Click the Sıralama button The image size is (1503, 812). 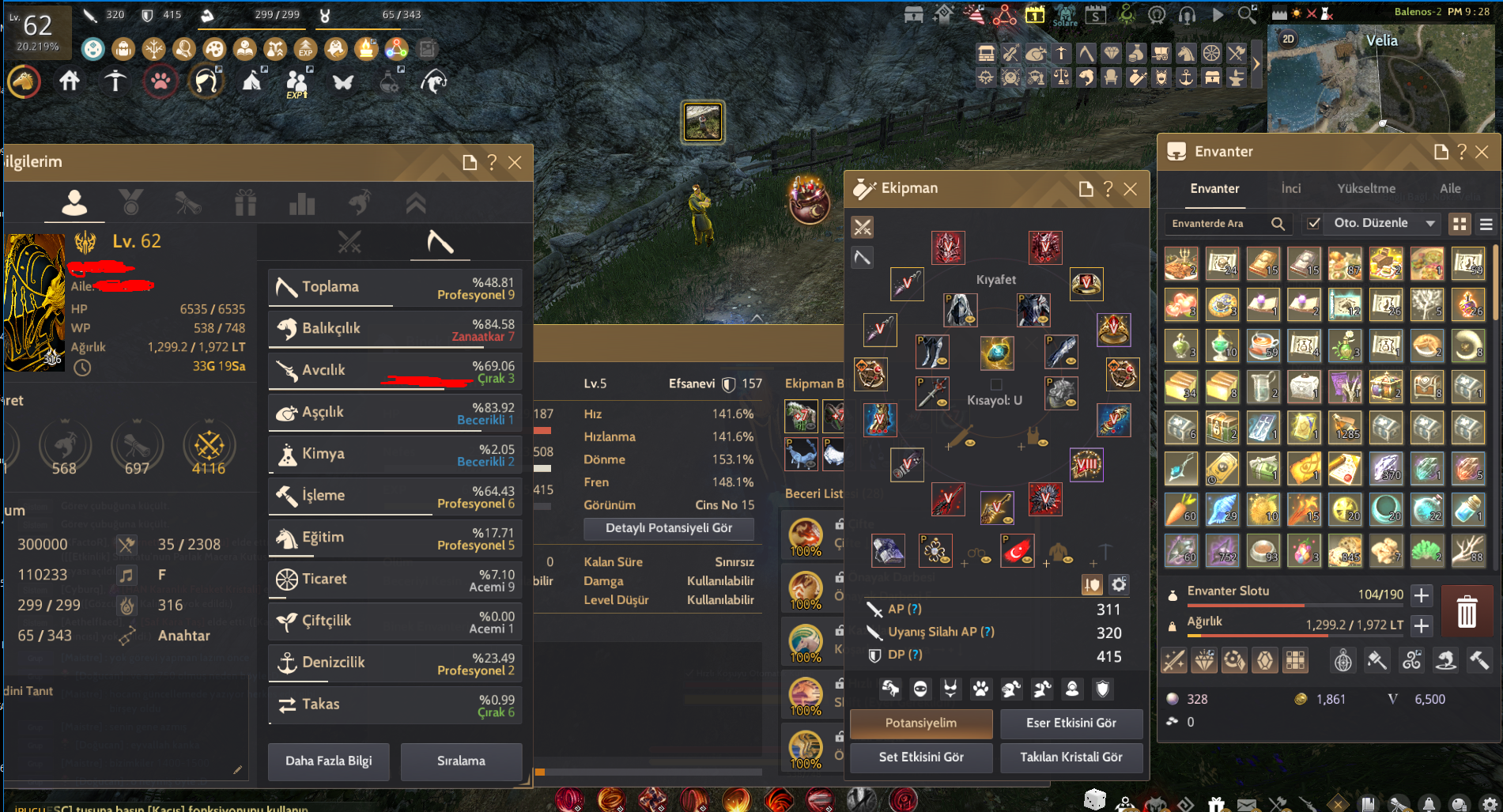click(x=461, y=761)
